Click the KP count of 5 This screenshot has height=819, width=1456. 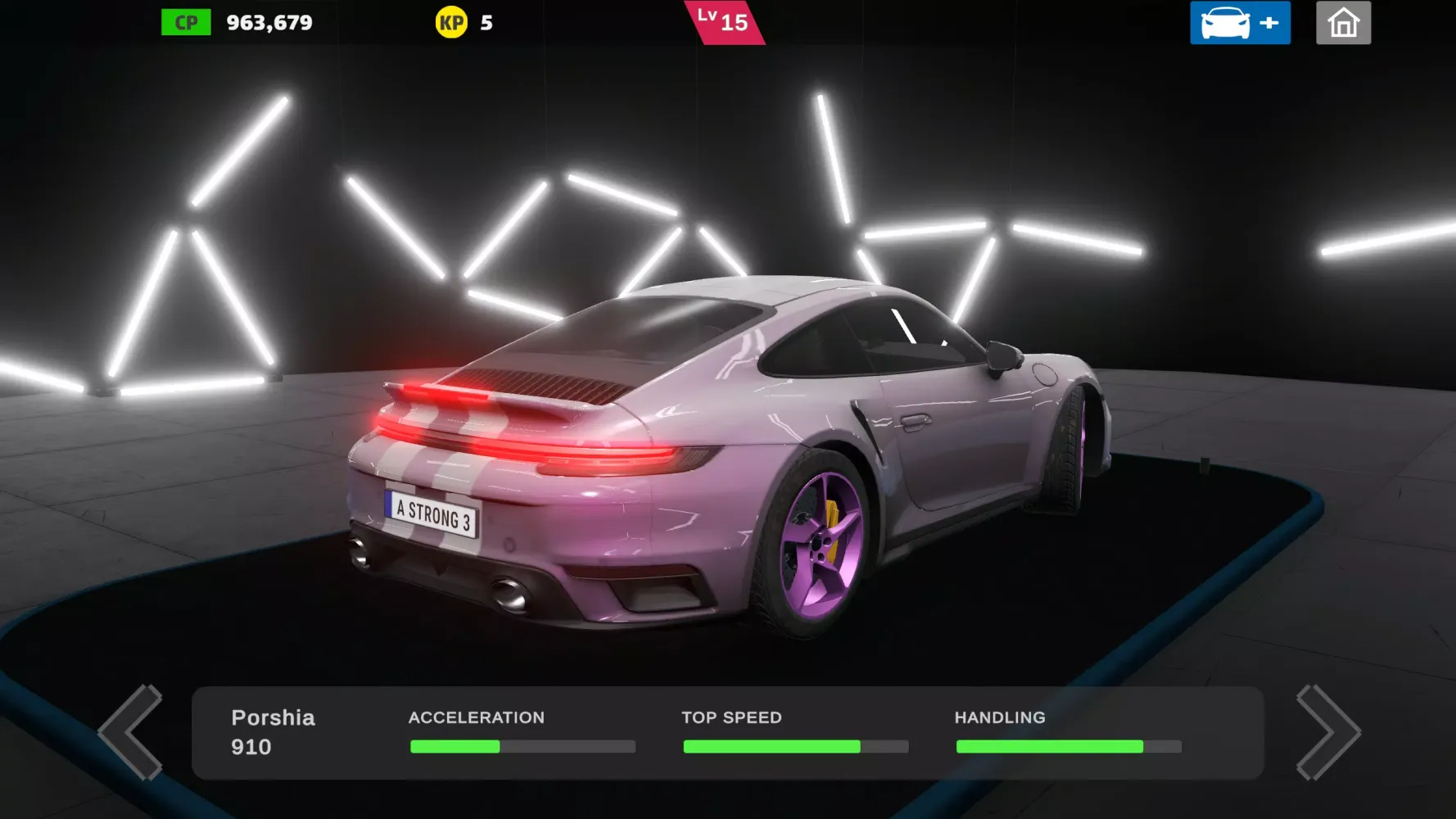pyautogui.click(x=485, y=23)
